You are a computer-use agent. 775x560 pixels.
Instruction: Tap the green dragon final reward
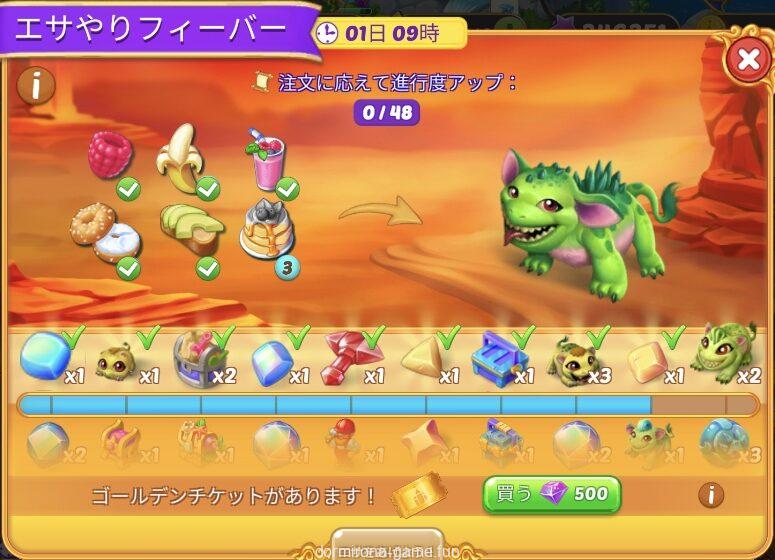pos(725,352)
